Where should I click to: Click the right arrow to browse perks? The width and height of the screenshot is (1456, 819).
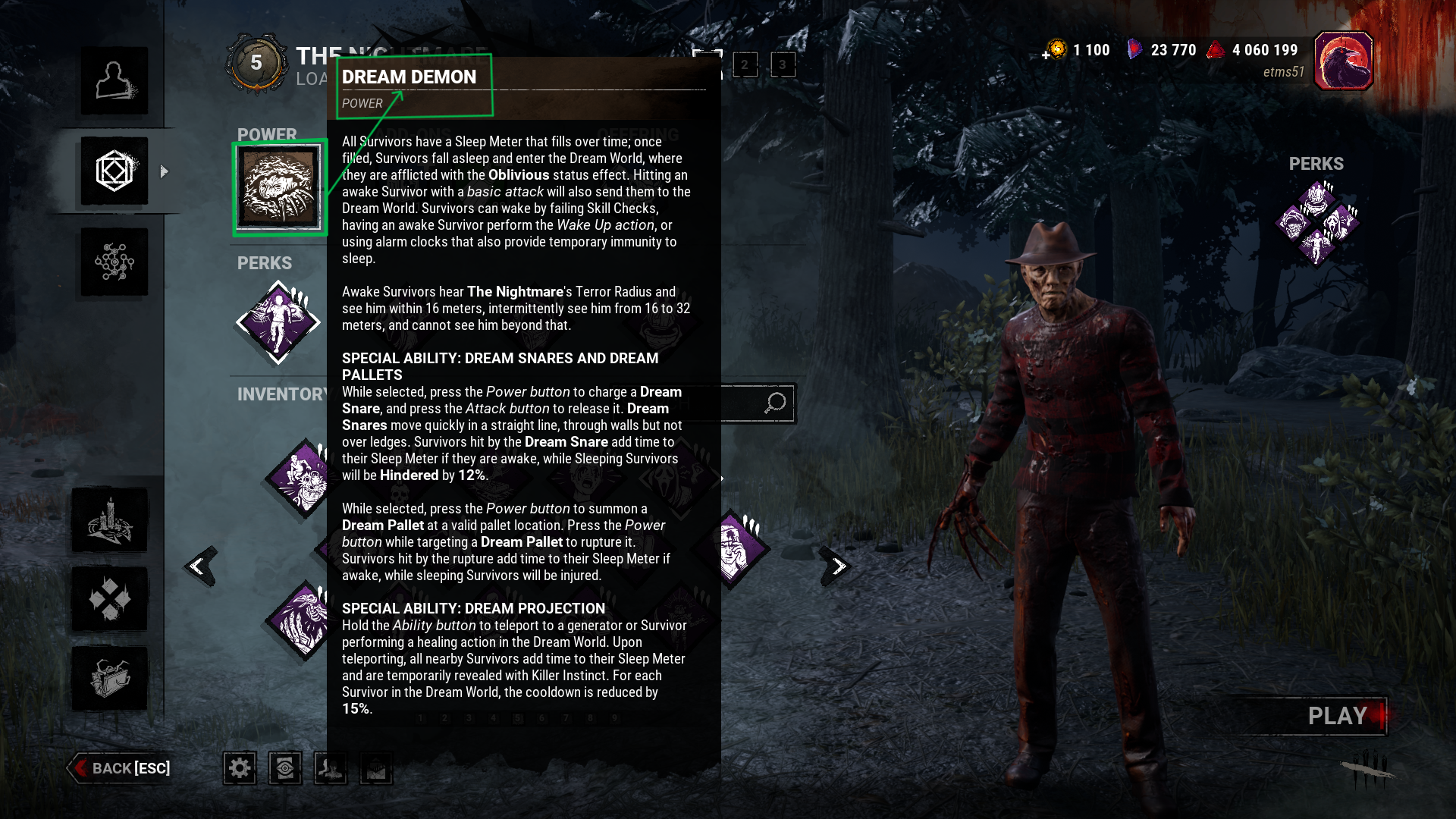pos(838,566)
